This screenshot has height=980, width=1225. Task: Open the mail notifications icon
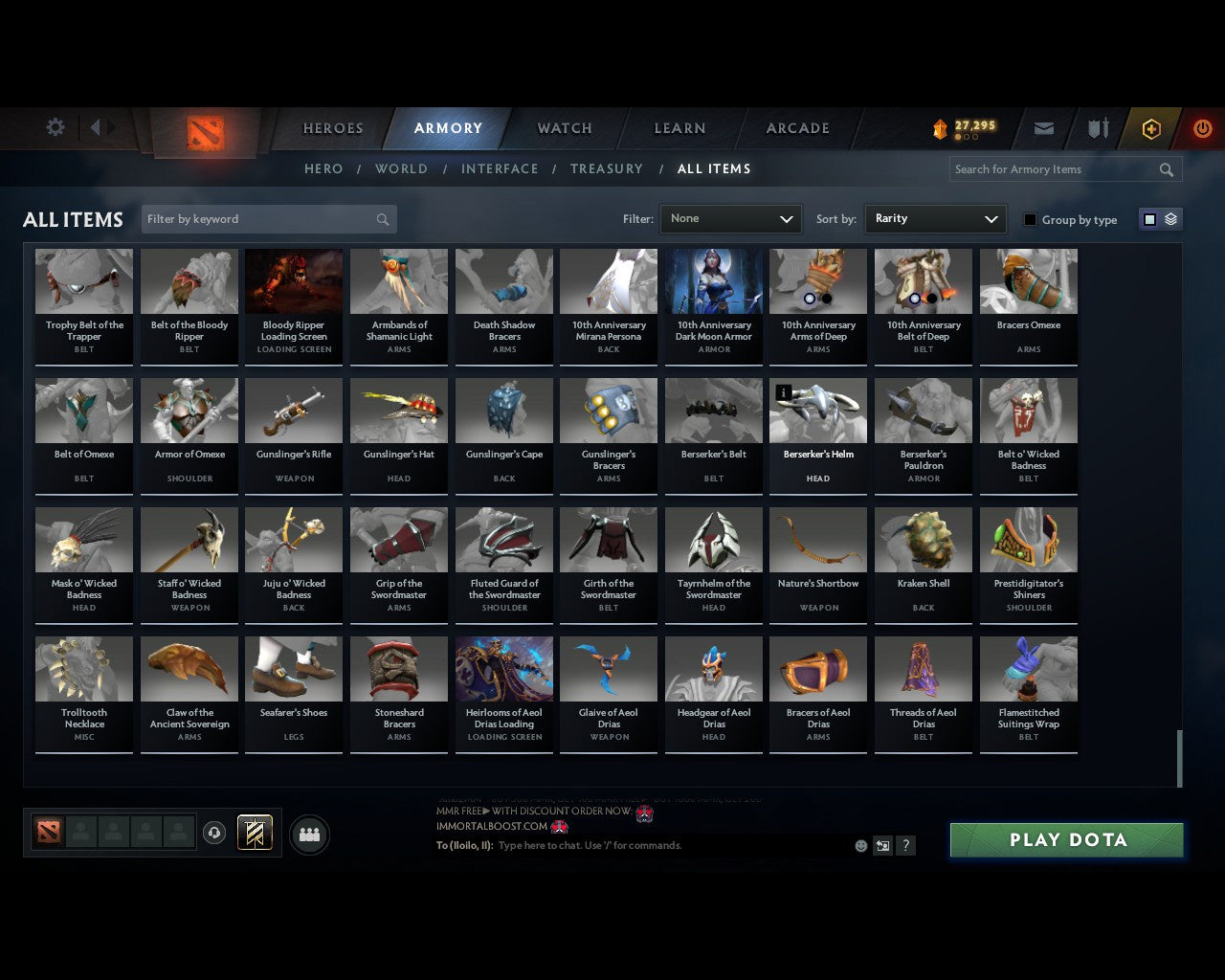point(1044,128)
